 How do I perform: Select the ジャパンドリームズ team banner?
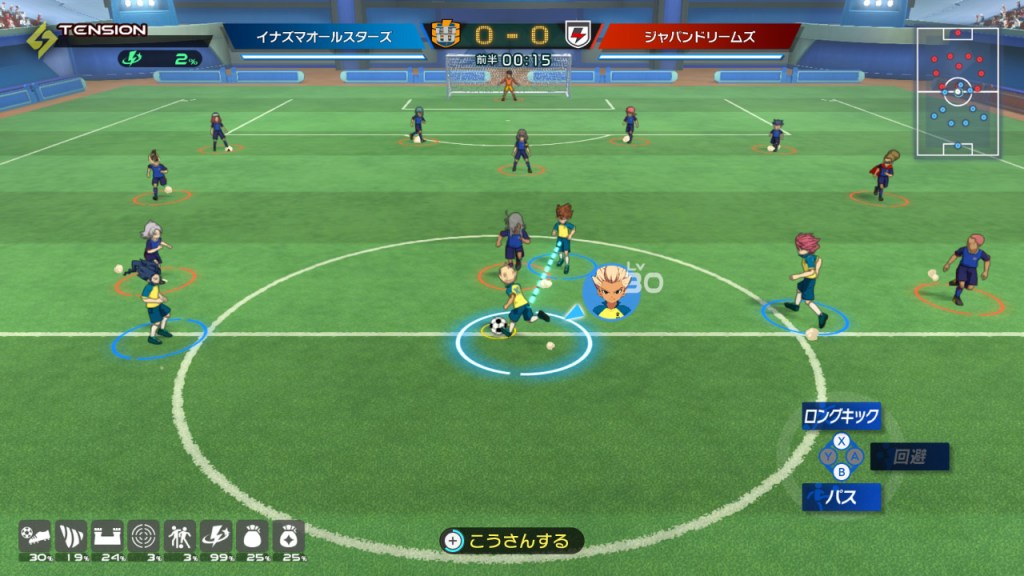699,37
